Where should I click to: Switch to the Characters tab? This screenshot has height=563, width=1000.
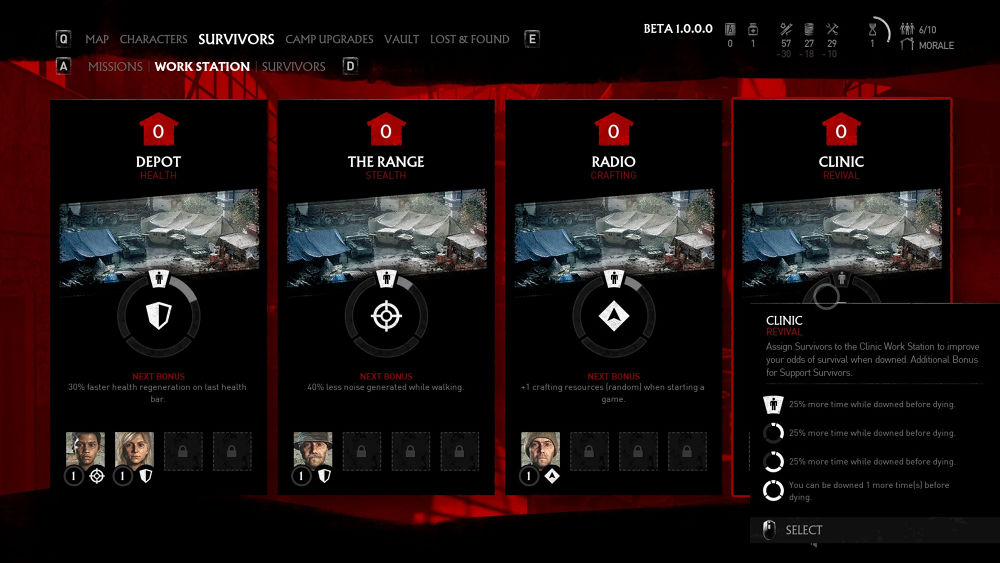tap(153, 39)
